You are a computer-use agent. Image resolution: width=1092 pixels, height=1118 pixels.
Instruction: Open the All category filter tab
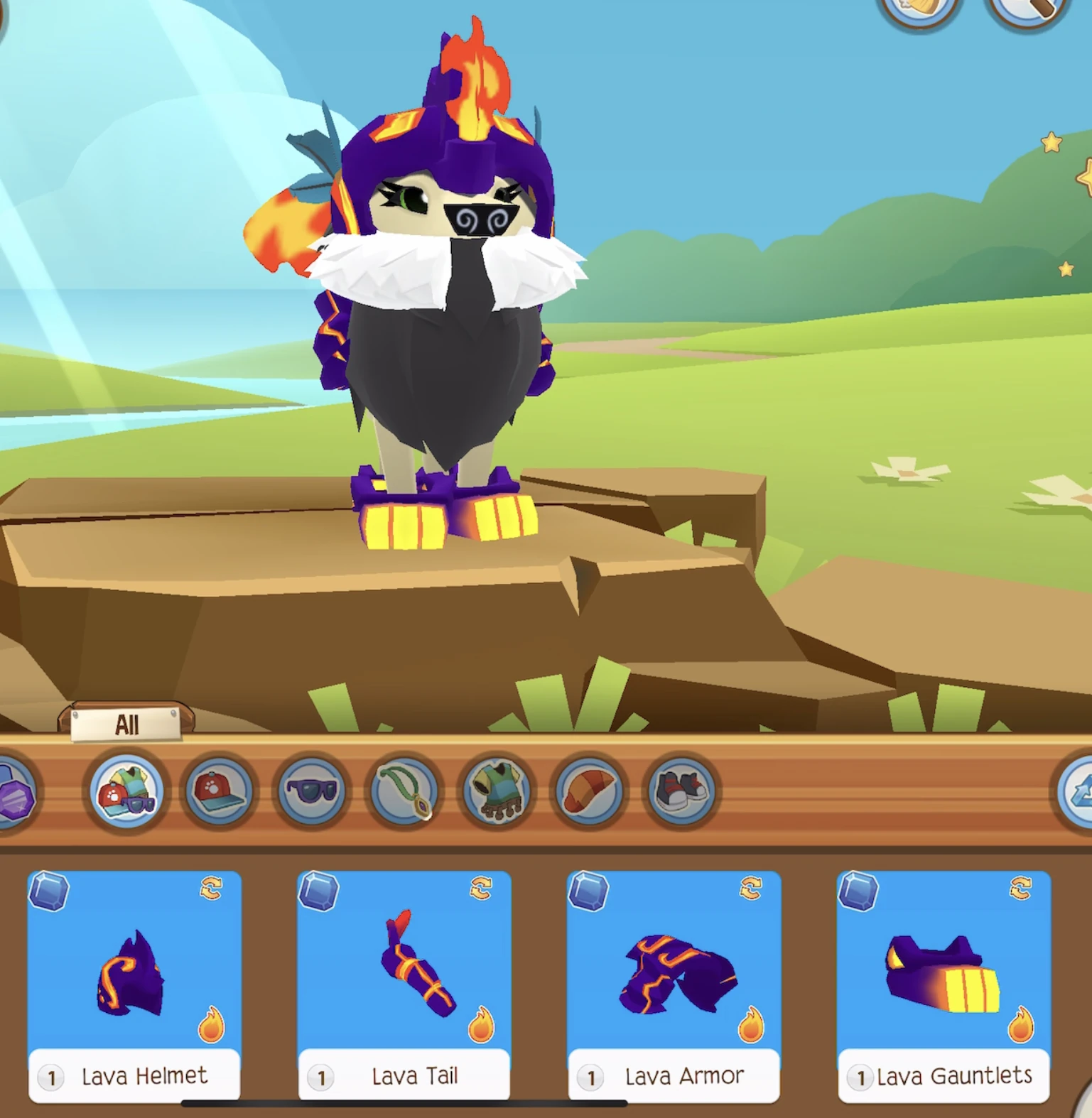(x=126, y=723)
